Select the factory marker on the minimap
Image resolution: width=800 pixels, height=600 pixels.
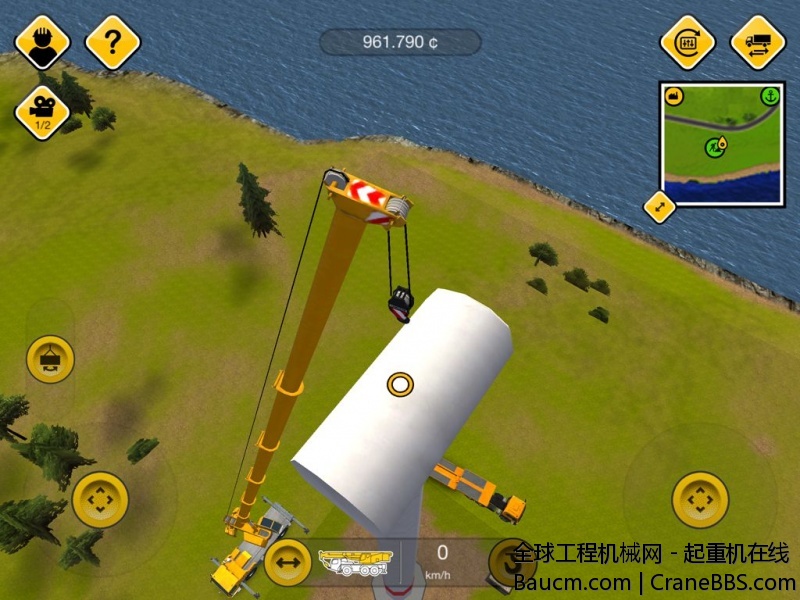tap(674, 97)
